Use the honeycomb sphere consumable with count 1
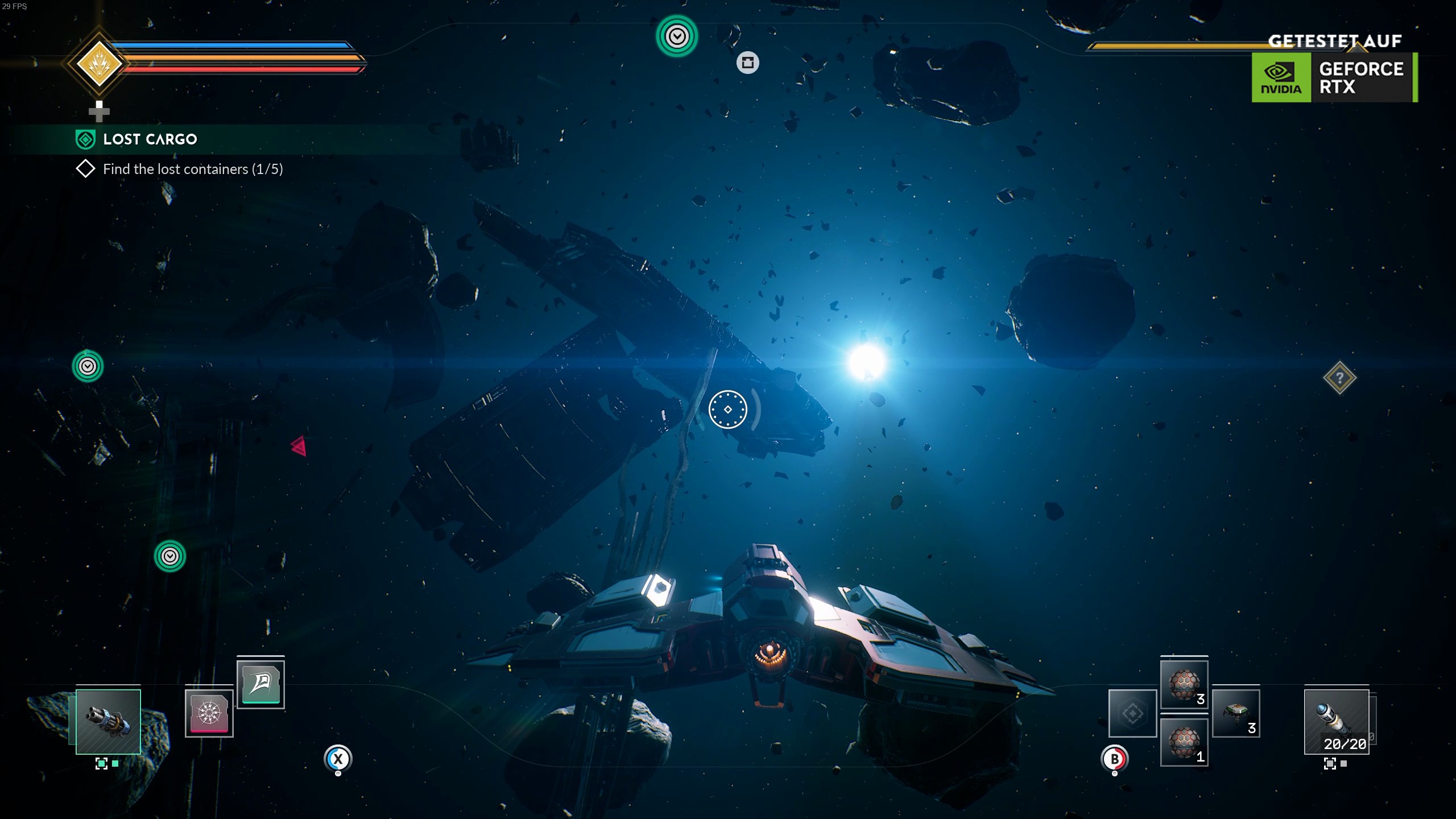The image size is (1456, 819). point(1184,742)
